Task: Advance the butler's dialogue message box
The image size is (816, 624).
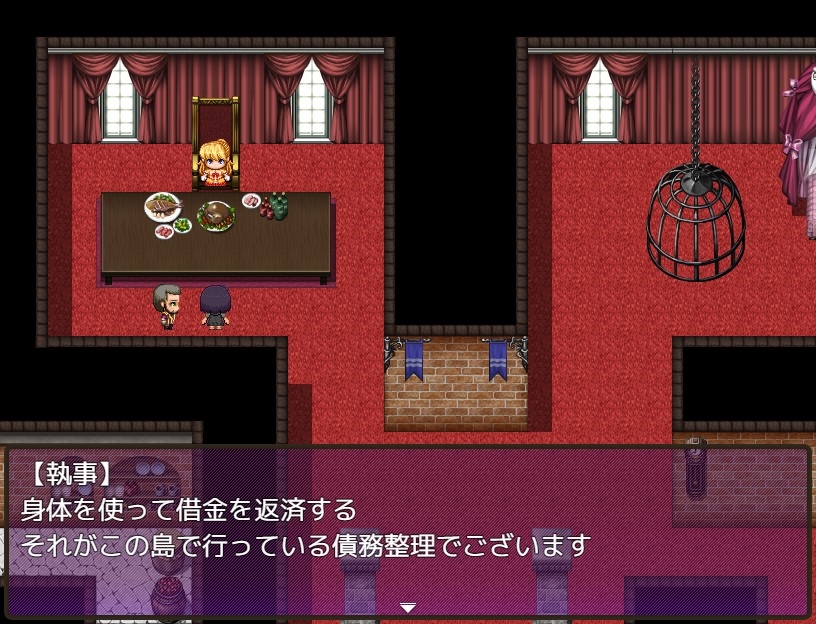Action: pos(407,530)
